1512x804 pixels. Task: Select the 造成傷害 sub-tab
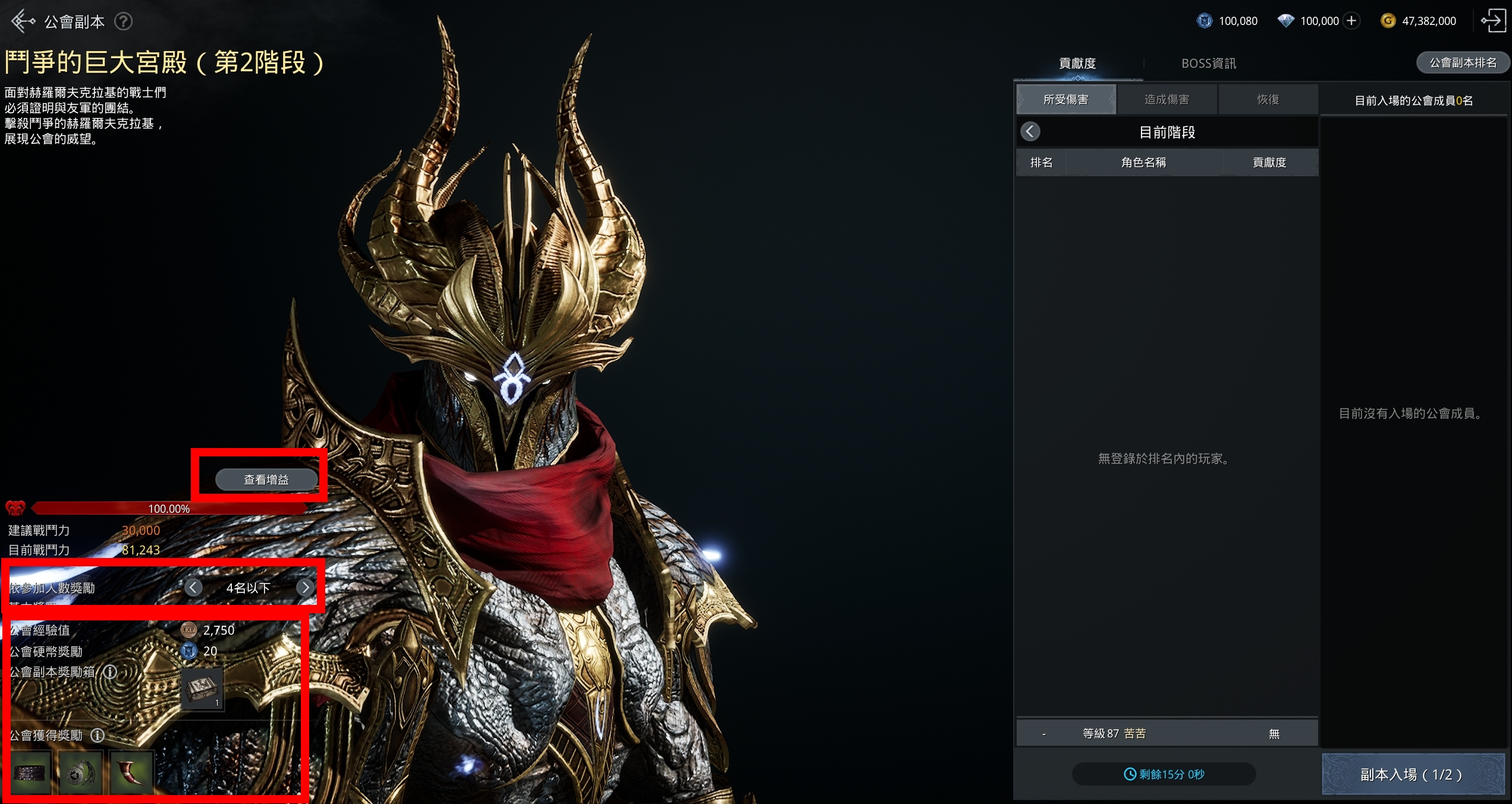[1167, 99]
